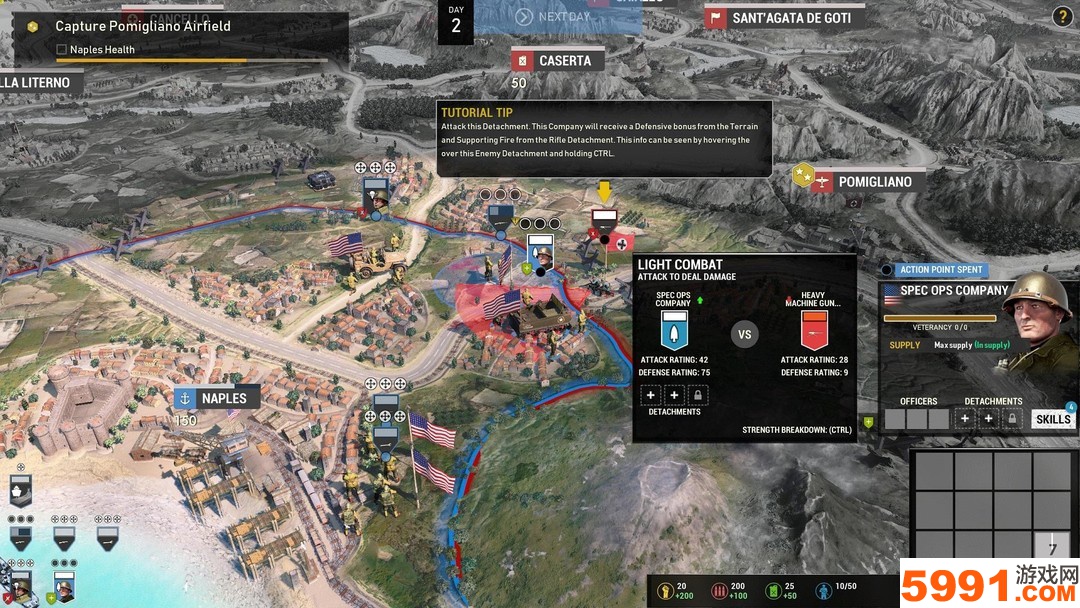This screenshot has width=1080, height=608.
Task: Select the enemy Heavy Machine Gun unit badge
Action: pos(603,221)
